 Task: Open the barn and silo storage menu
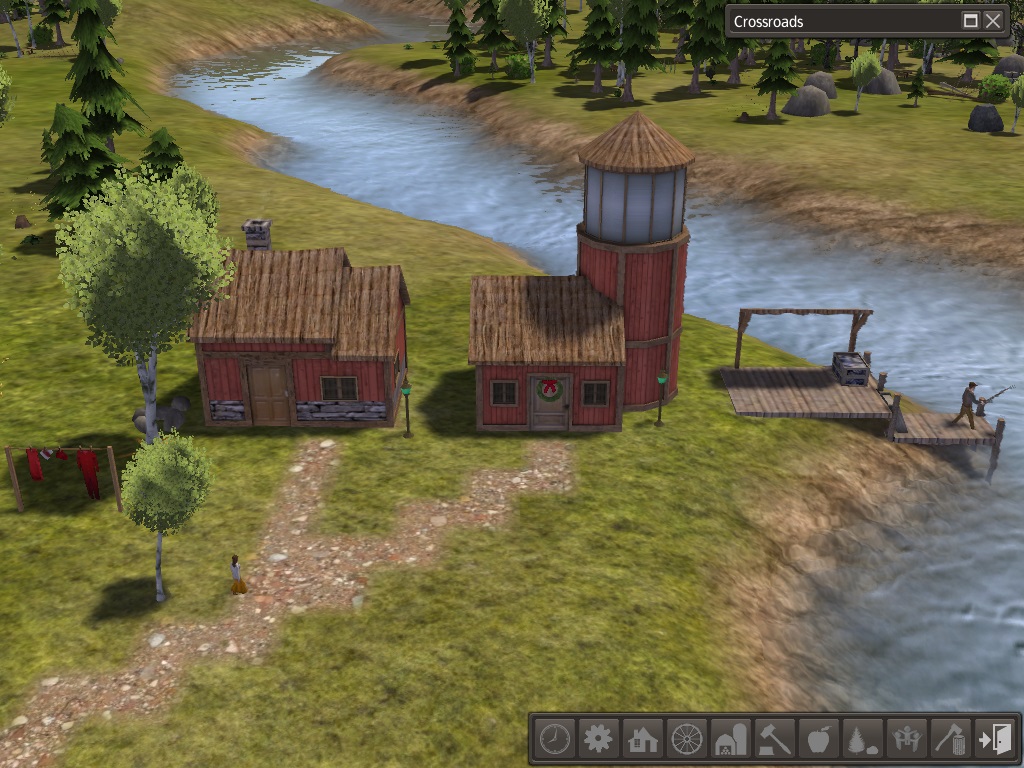click(730, 740)
